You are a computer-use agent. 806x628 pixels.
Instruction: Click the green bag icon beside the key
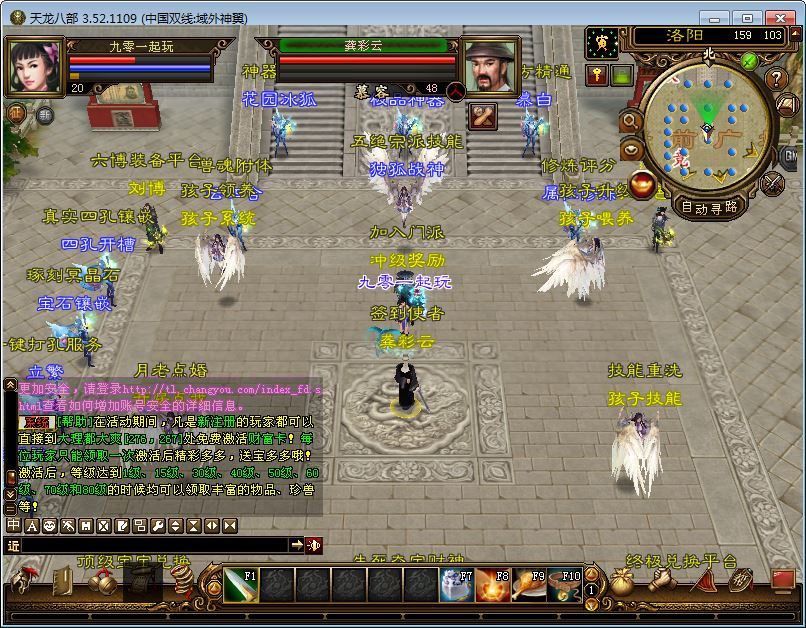[622, 76]
